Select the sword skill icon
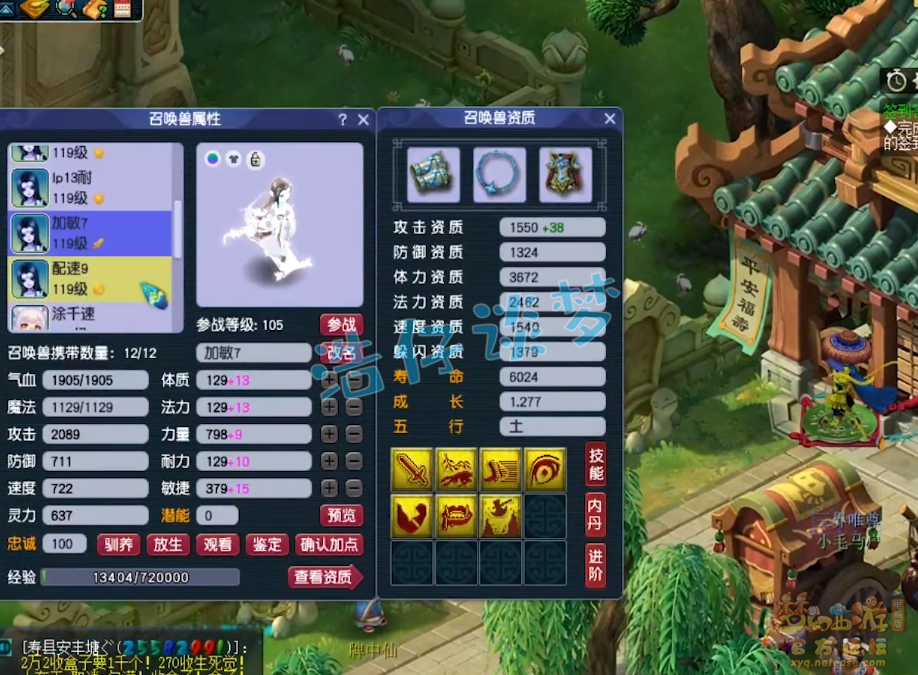The width and height of the screenshot is (918, 675). 410,469
